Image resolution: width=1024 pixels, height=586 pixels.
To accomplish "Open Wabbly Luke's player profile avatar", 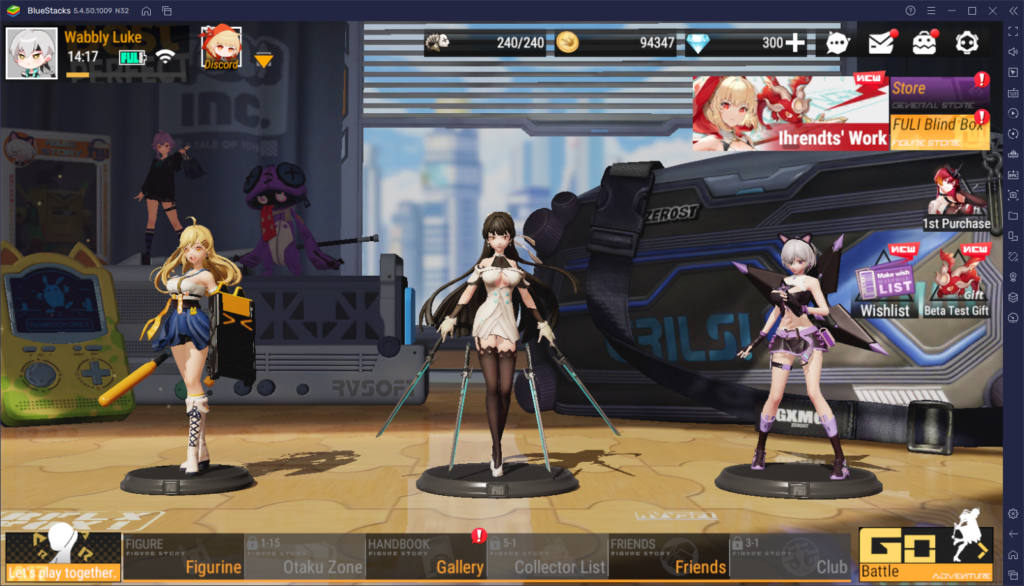I will [x=31, y=52].
